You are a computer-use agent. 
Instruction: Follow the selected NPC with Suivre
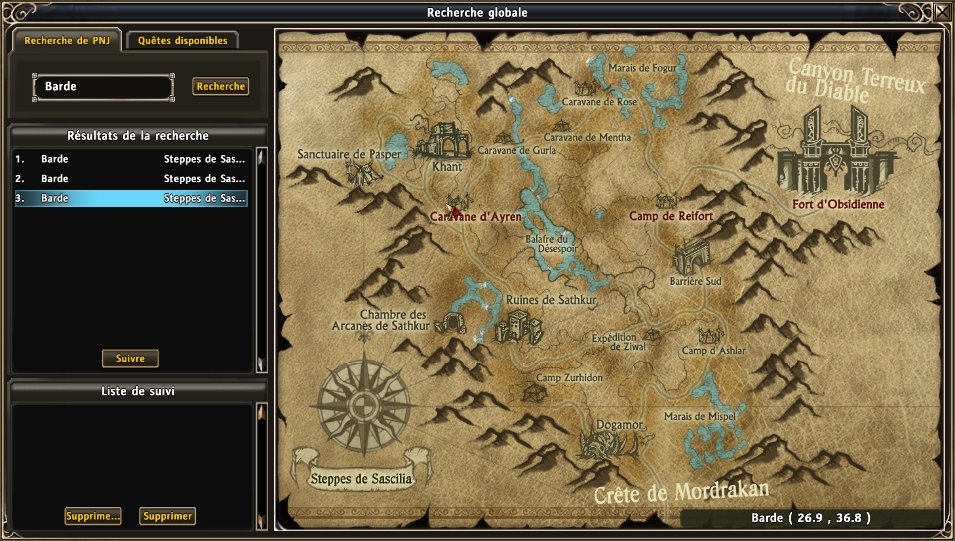tap(130, 358)
